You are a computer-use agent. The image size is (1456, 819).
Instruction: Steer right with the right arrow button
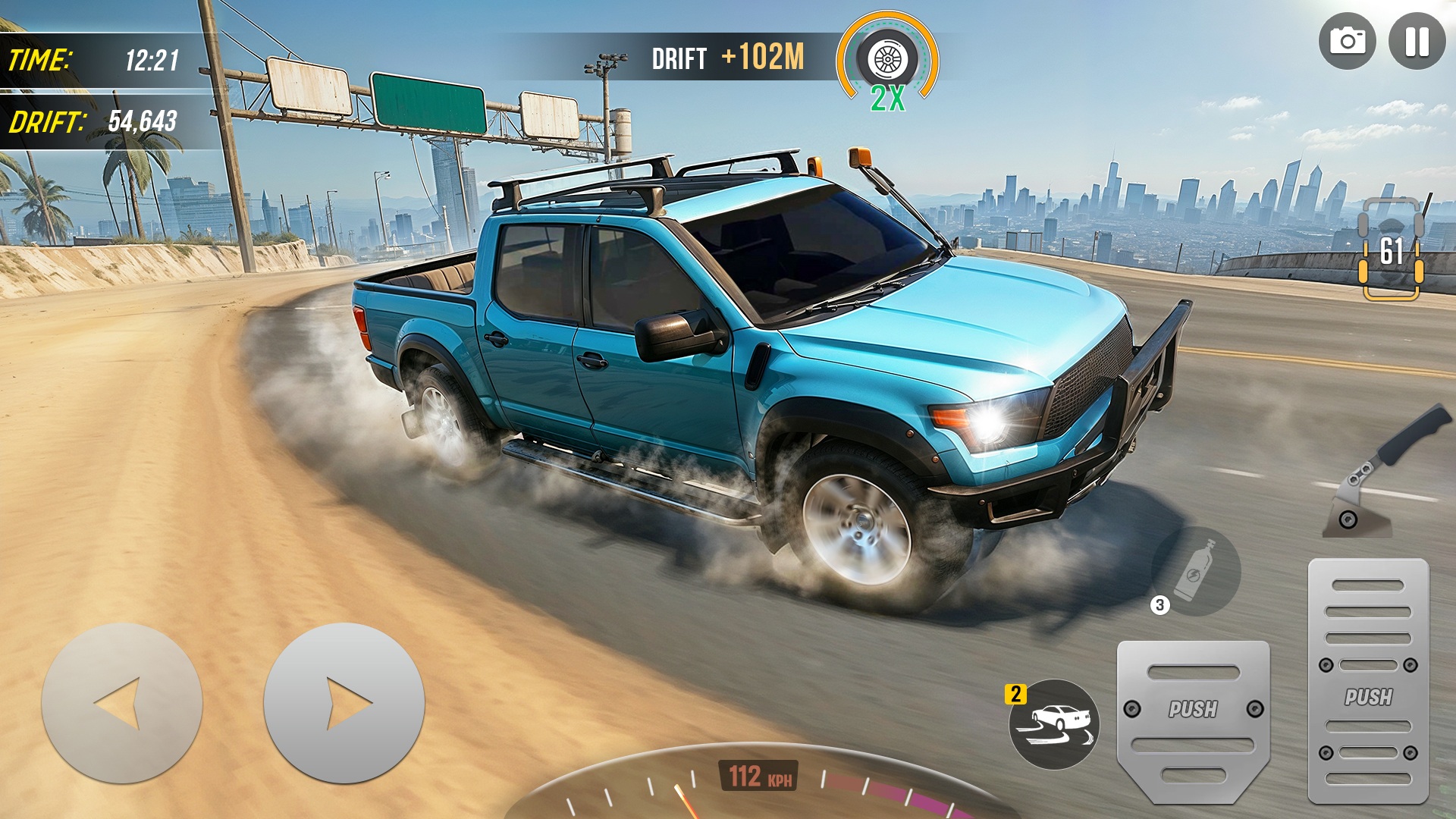point(344,703)
